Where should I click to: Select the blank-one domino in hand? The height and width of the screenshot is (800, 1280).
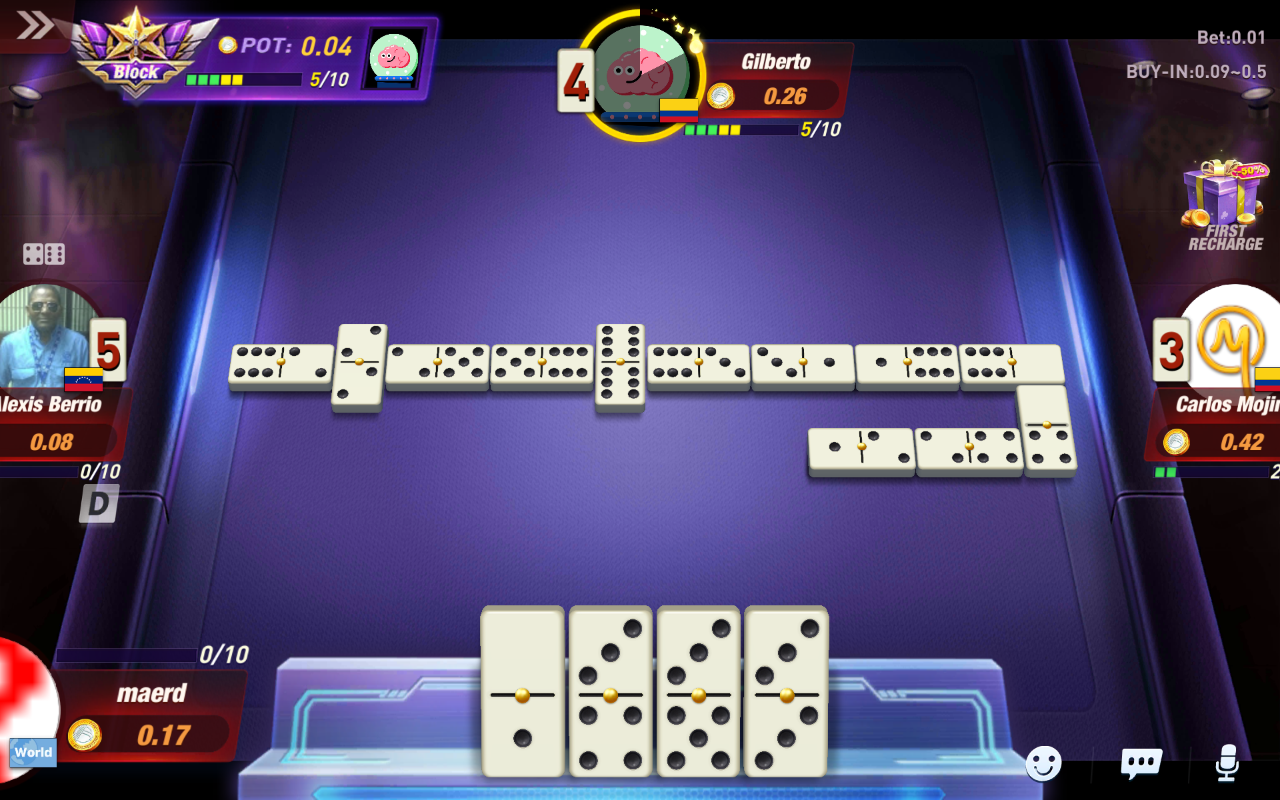[522, 692]
